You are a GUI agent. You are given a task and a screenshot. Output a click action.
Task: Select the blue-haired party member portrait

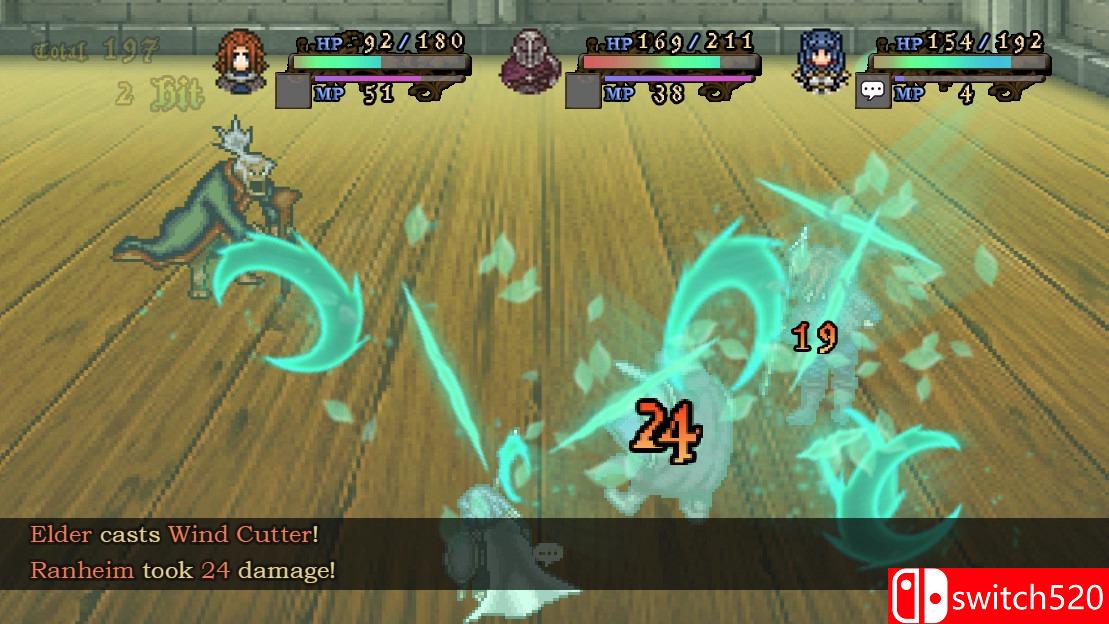(x=822, y=60)
